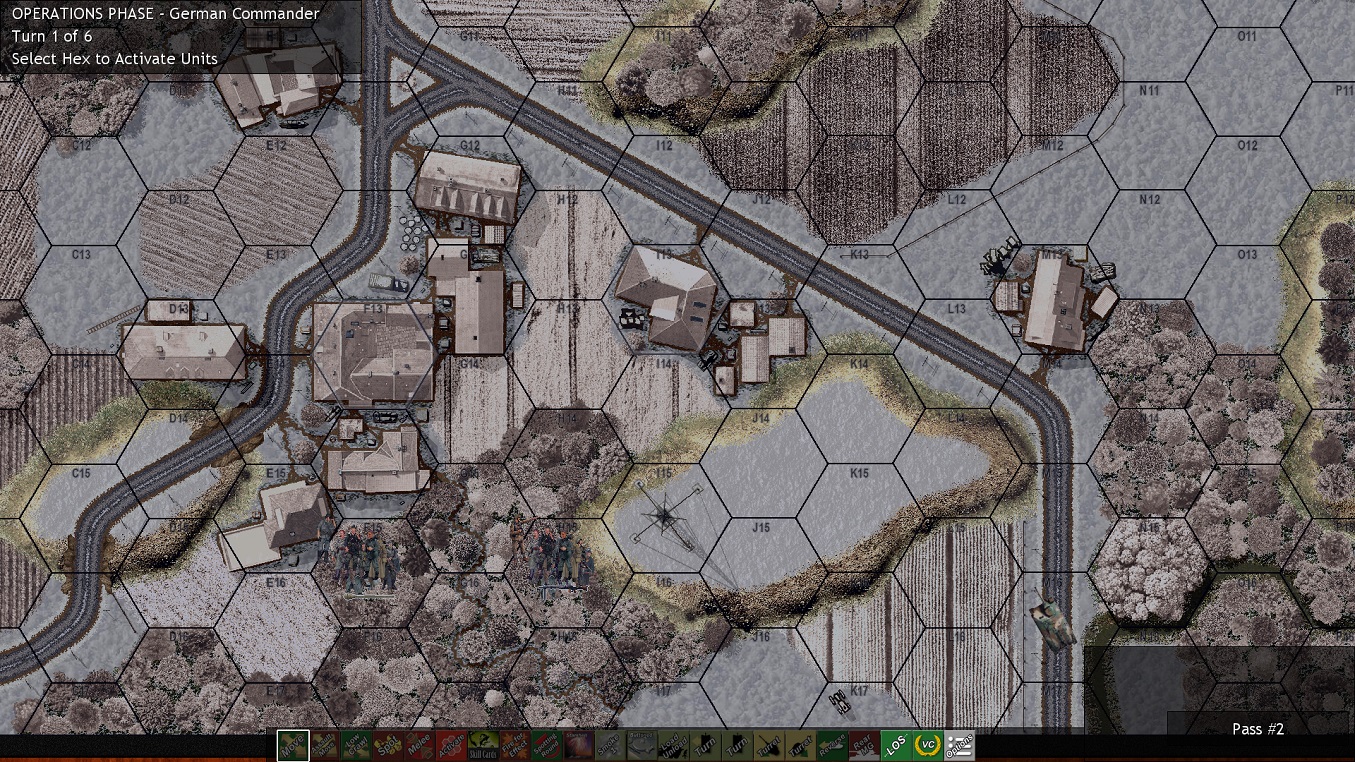Viewport: 1355px width, 762px height.
Task: Select the Turn vehicle icon
Action: tap(704, 745)
